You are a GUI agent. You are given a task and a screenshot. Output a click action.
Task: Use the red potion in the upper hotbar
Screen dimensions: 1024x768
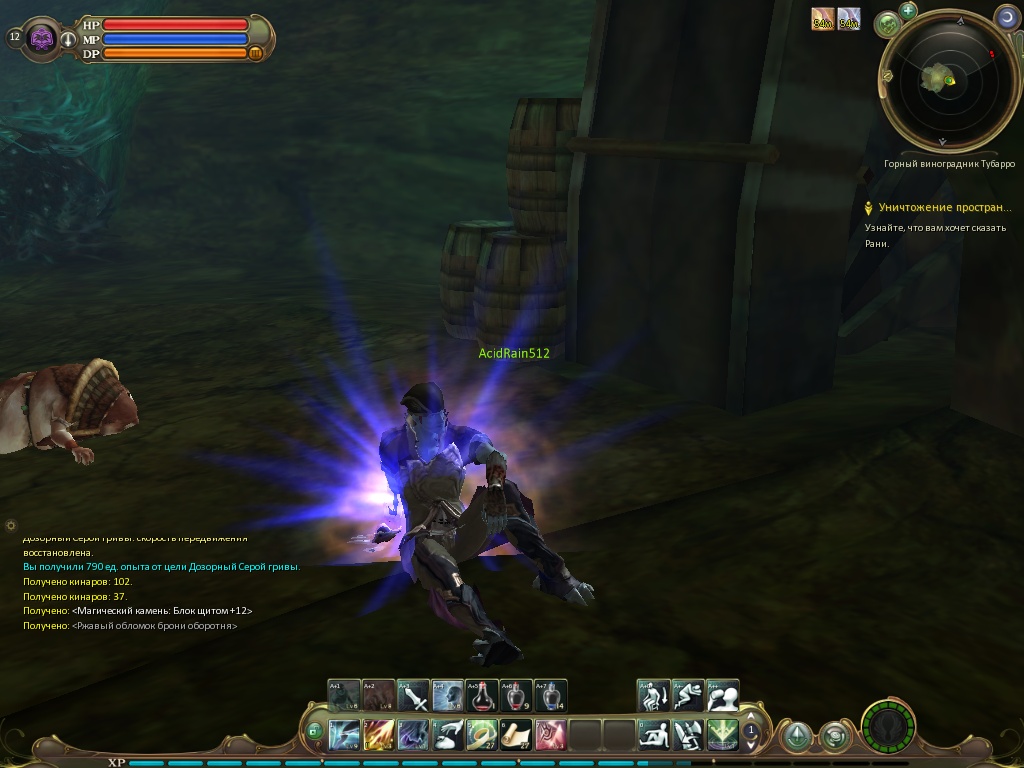[x=483, y=695]
